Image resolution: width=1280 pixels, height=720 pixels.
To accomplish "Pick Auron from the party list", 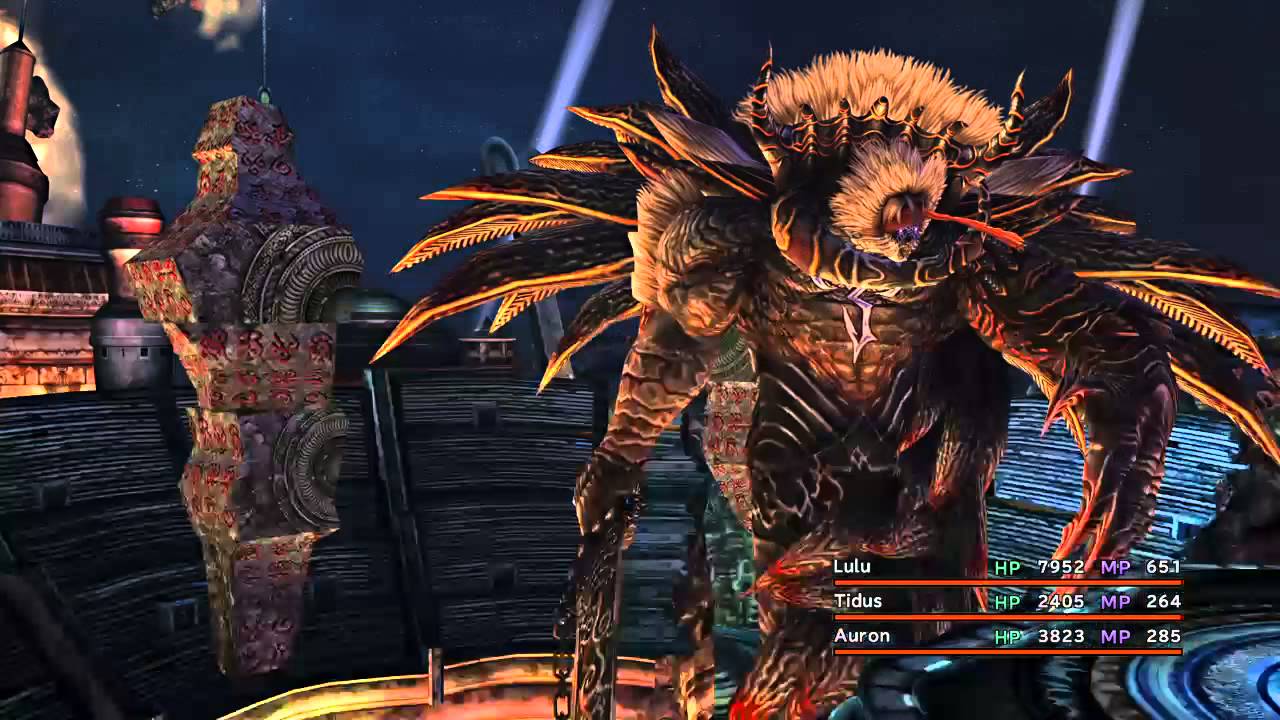I will click(861, 636).
